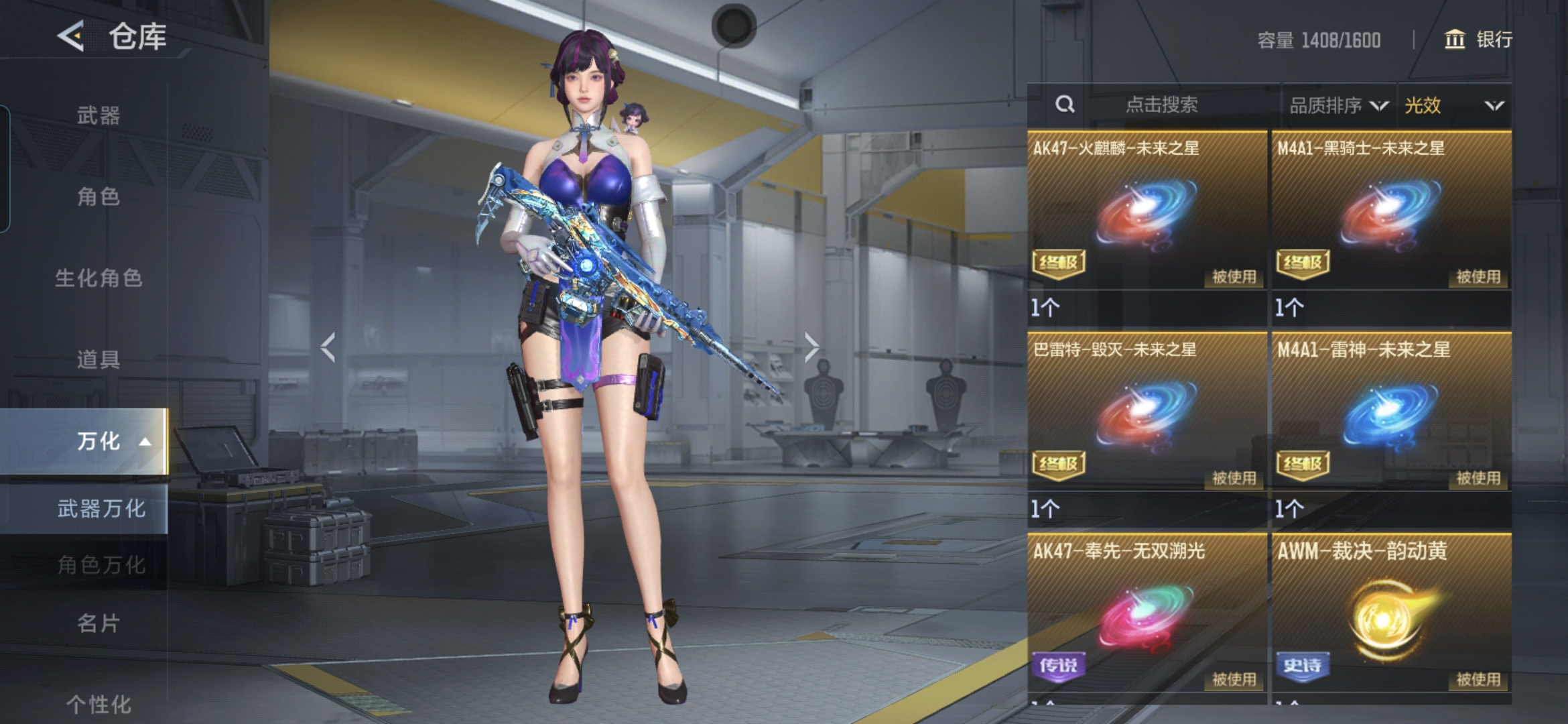The height and width of the screenshot is (724, 1568).
Task: Select the 生化角色 category
Action: point(98,278)
